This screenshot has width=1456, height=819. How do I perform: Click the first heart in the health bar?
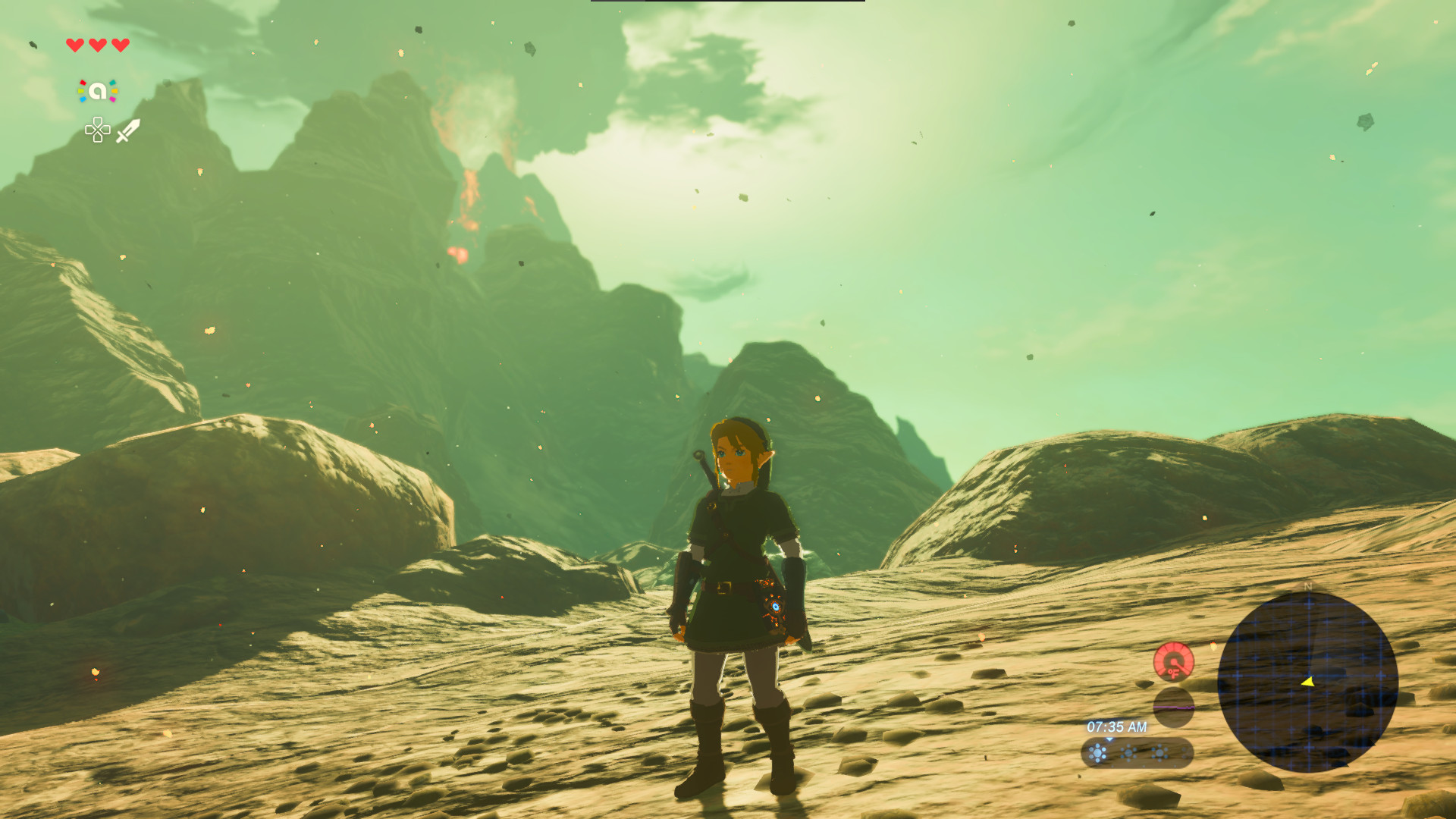coord(75,45)
